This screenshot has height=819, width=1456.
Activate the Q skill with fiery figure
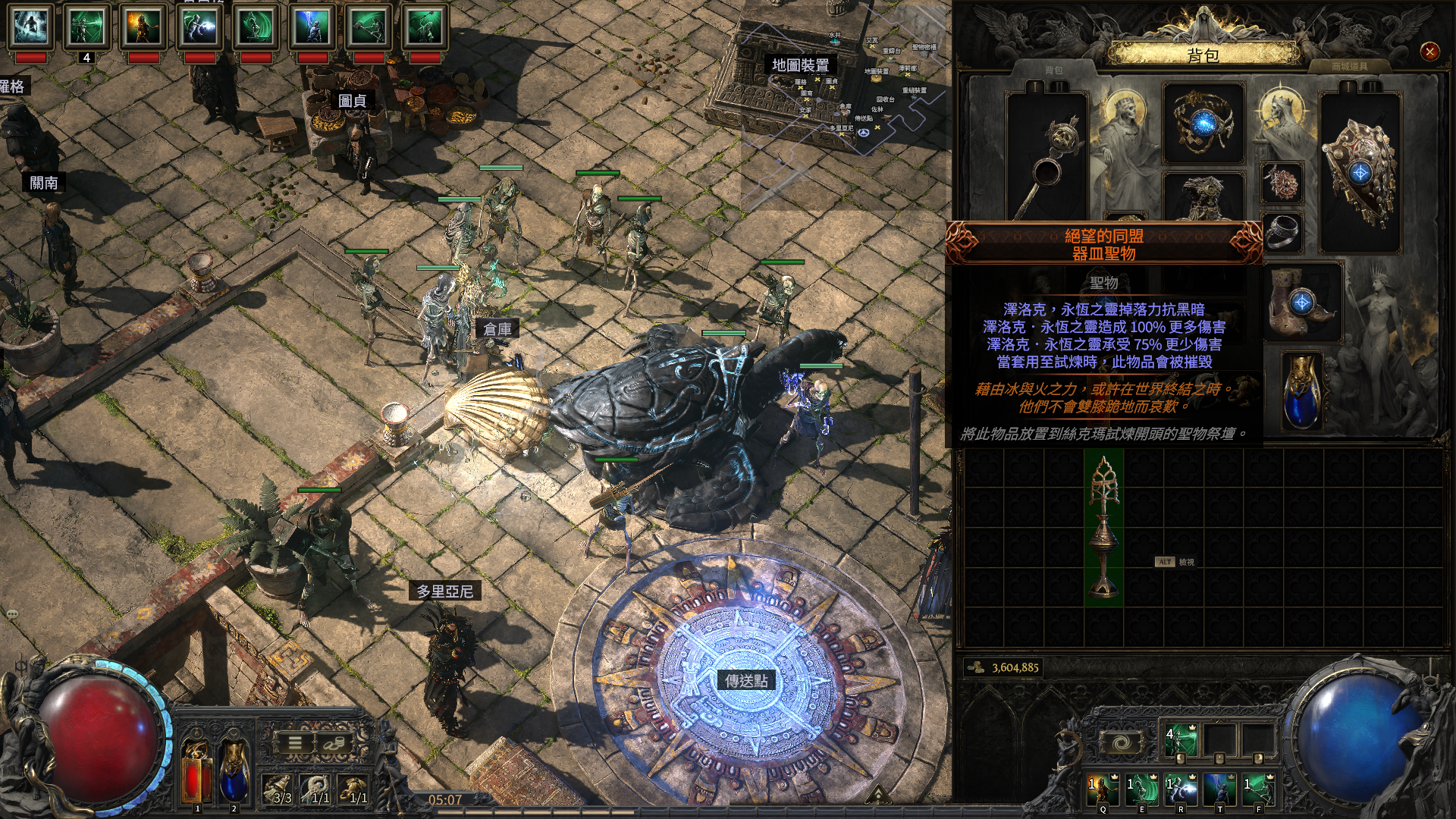click(1103, 789)
